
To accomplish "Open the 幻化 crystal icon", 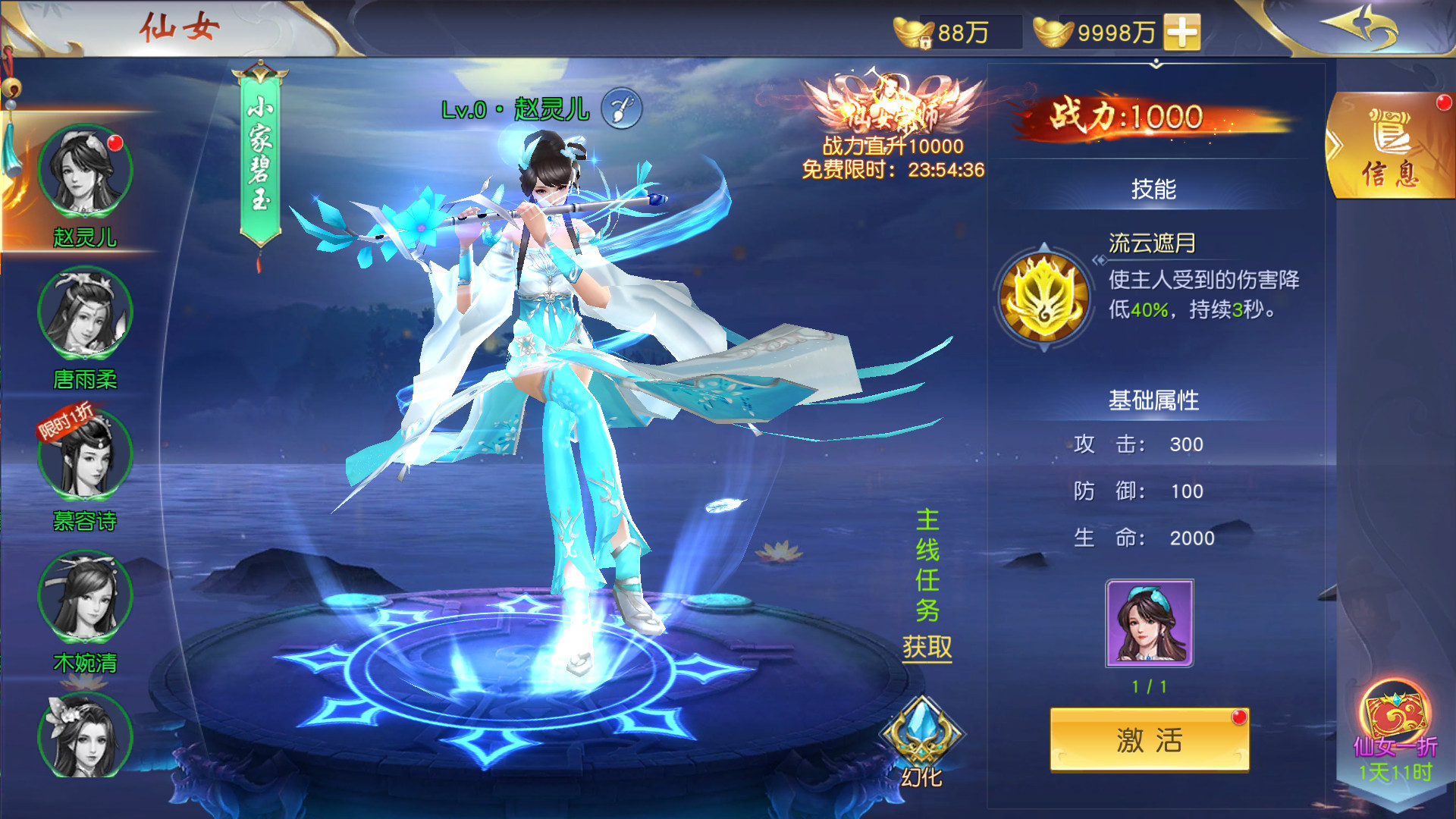I will point(921,734).
